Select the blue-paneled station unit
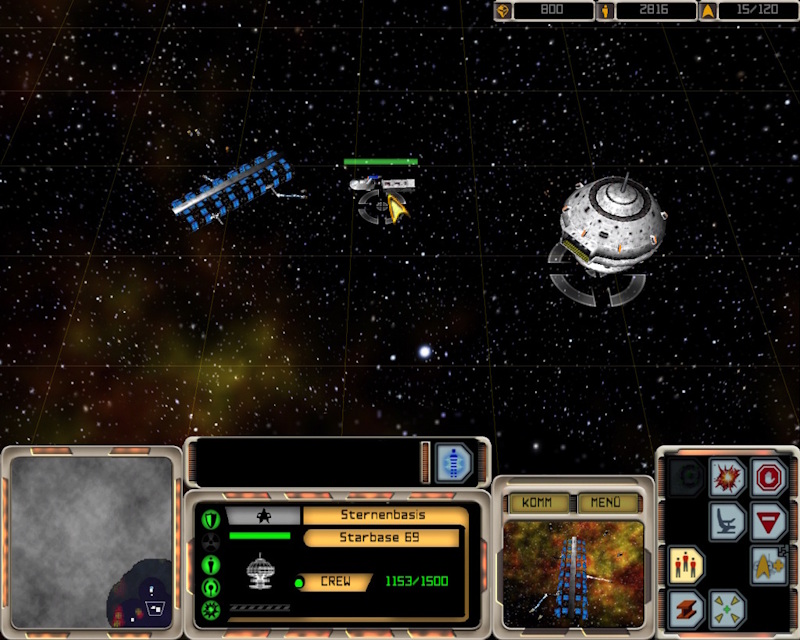 (233, 187)
